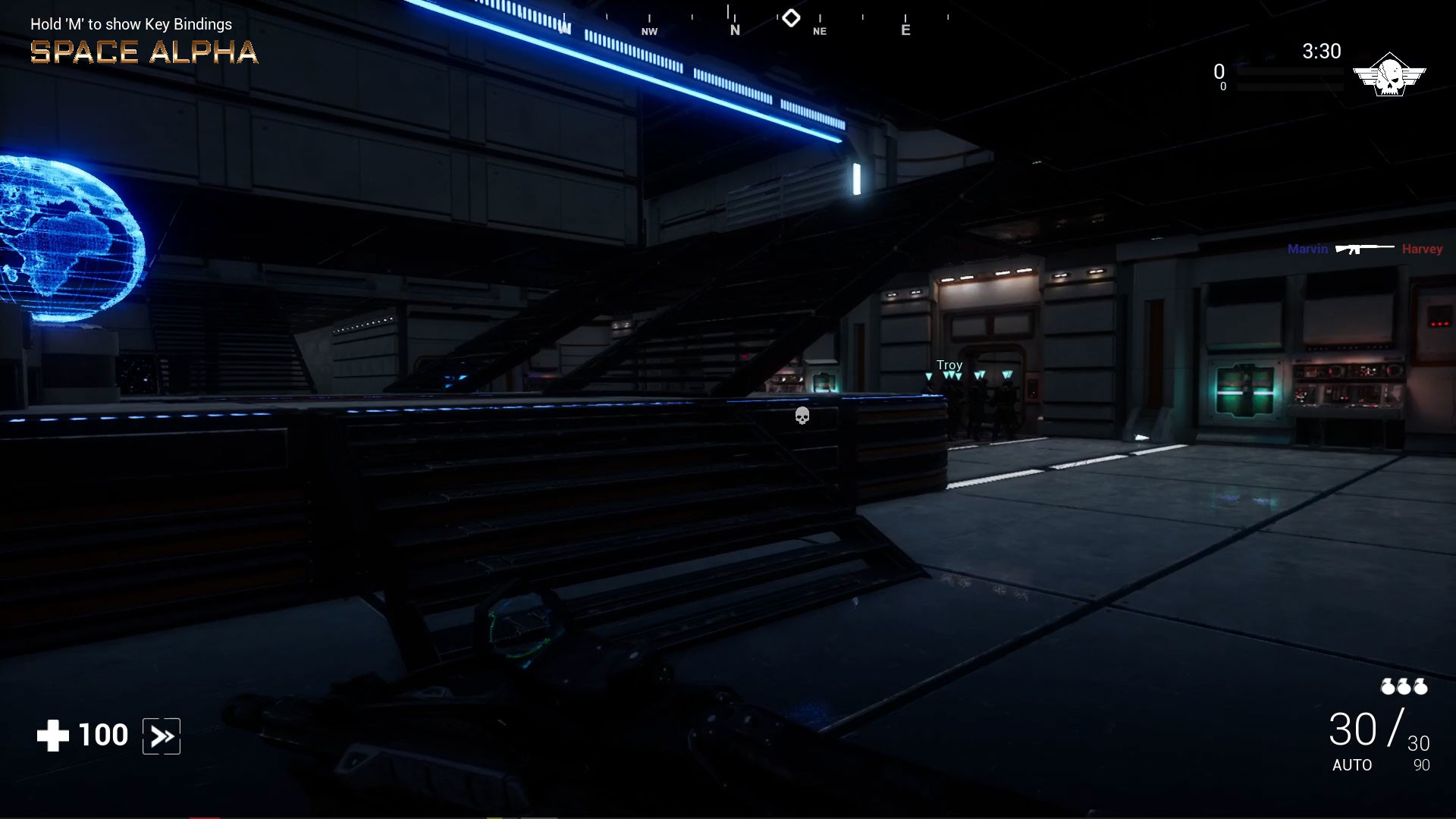
Task: Click the N marker on the compass bar
Action: point(734,30)
